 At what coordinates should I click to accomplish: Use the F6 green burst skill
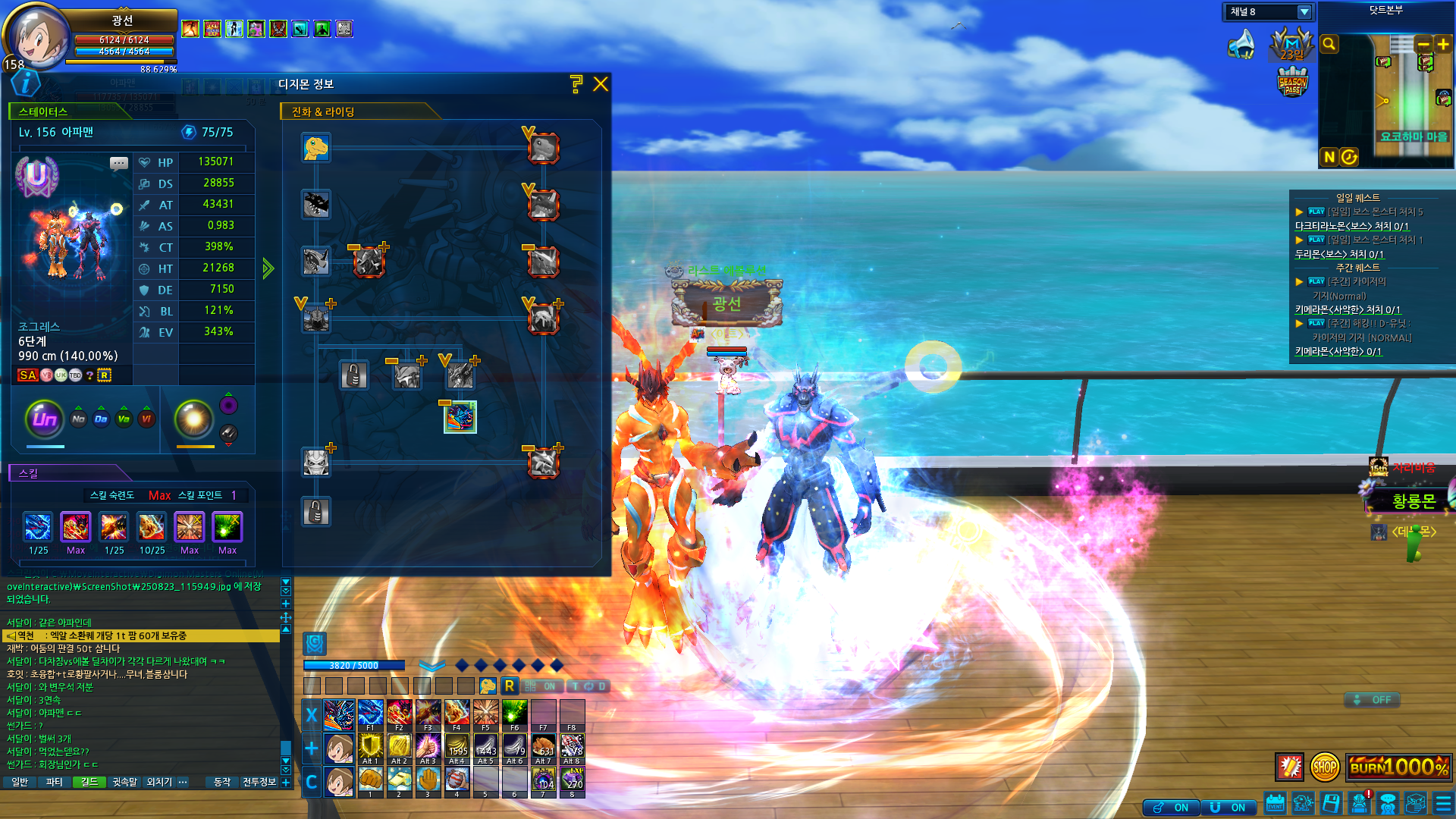point(514,714)
